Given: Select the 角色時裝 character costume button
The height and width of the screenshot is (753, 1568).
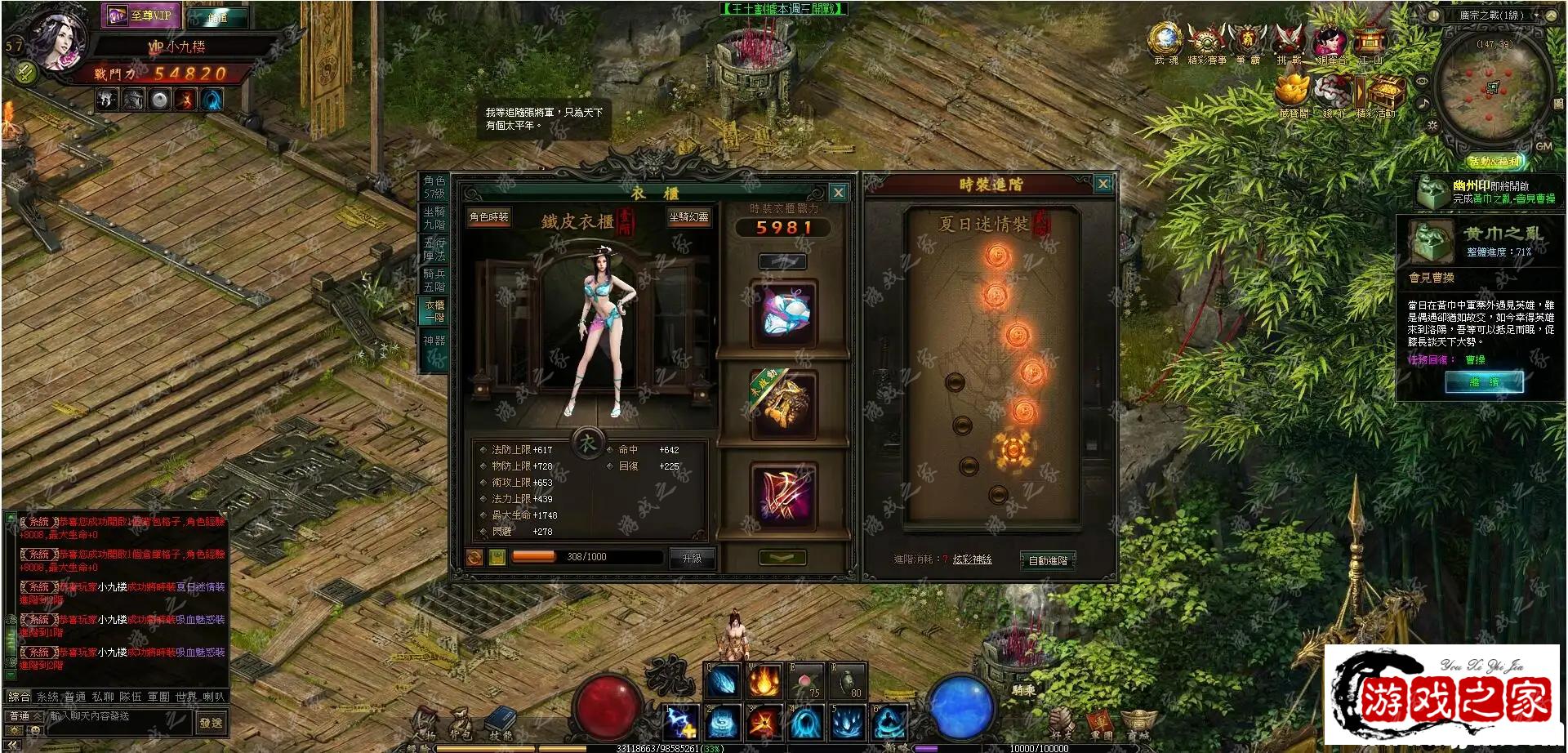Looking at the screenshot, I should pyautogui.click(x=488, y=217).
